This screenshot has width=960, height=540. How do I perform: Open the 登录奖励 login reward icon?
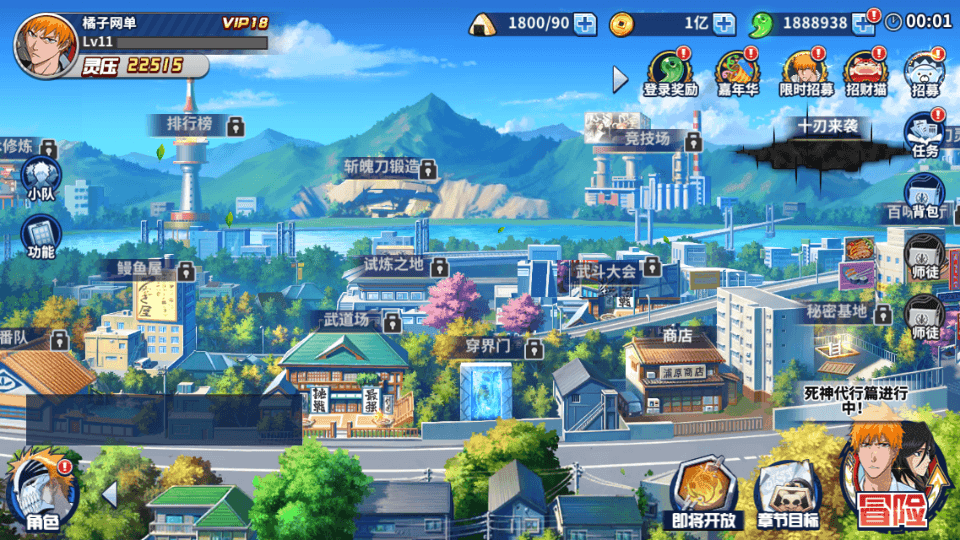[670, 73]
